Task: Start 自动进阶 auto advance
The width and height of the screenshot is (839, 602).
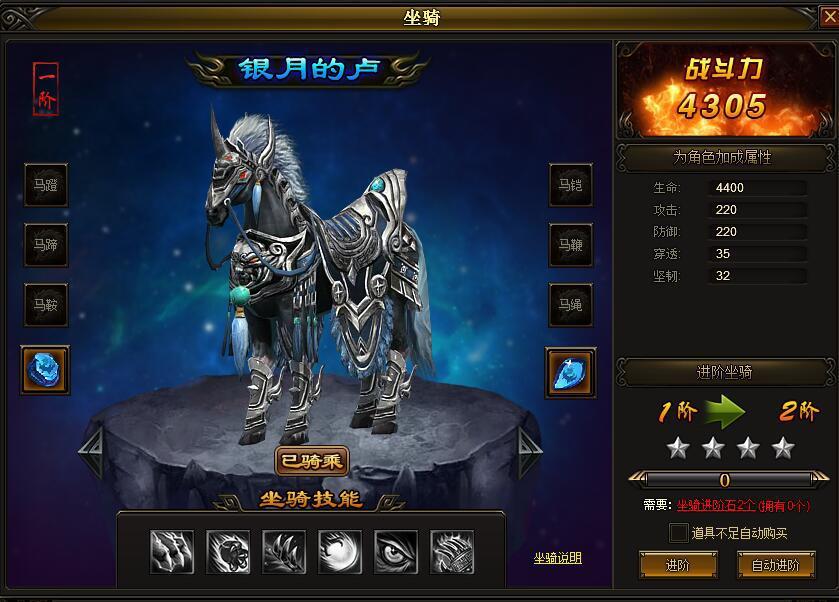Action: 776,565
